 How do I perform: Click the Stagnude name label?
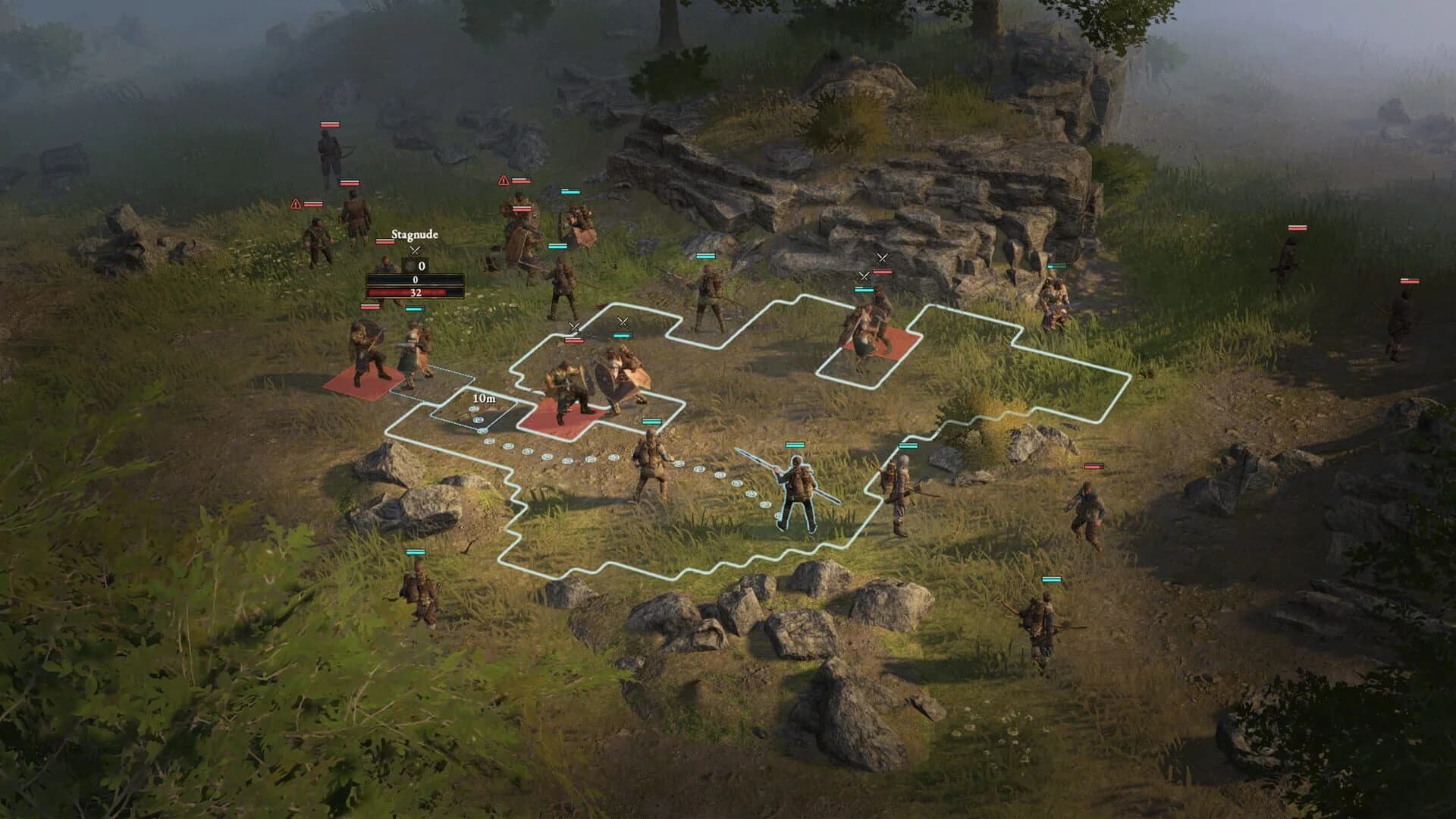[x=415, y=234]
